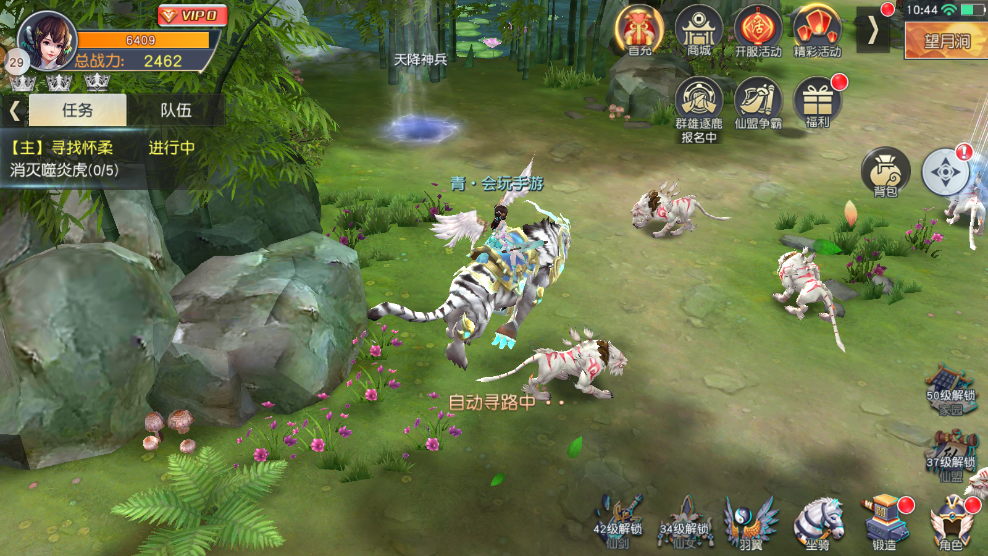The height and width of the screenshot is (556, 988).
Task: Open the 福利 welfare gift box
Action: [x=818, y=105]
